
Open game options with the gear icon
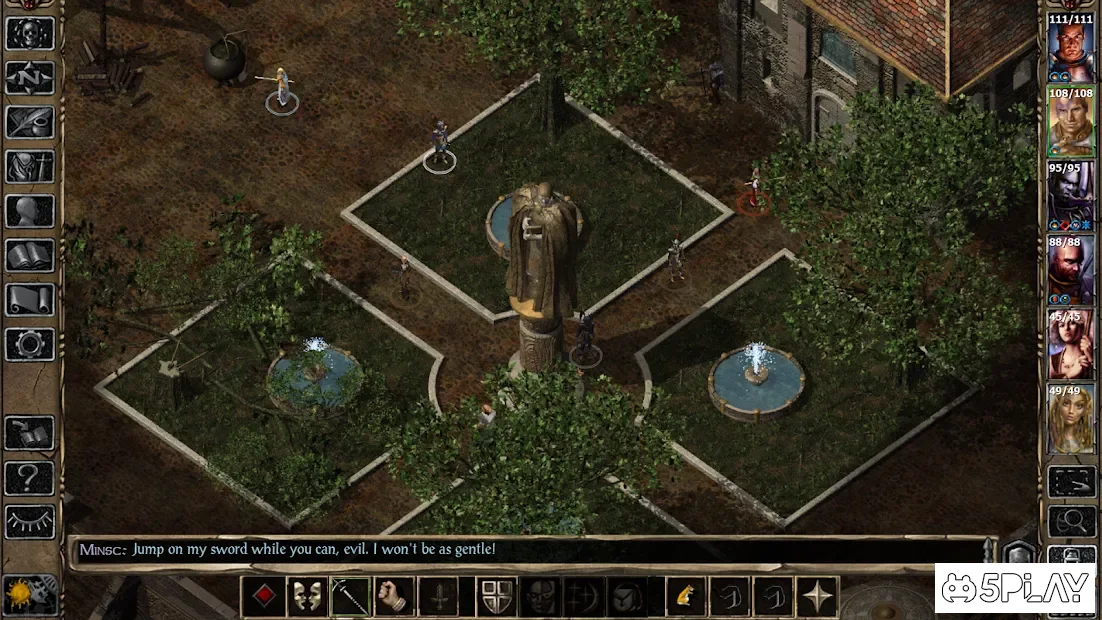tap(30, 344)
